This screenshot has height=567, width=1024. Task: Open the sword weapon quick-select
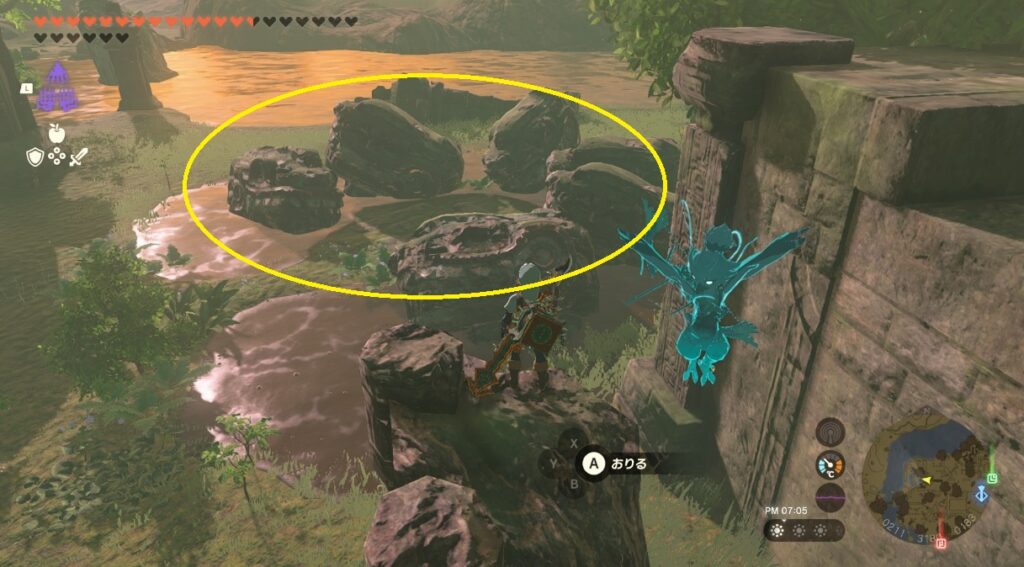pos(78,156)
